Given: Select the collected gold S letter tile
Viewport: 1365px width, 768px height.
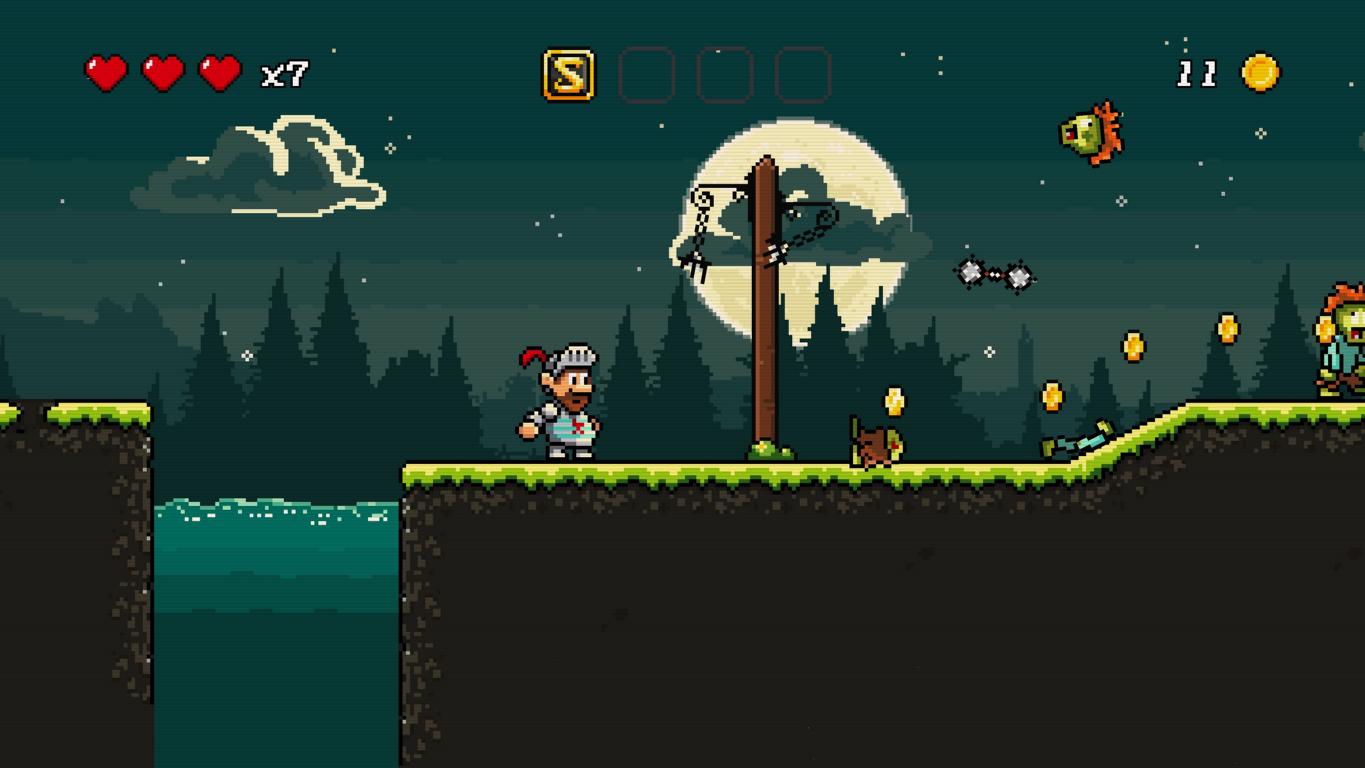Looking at the screenshot, I should (568, 75).
